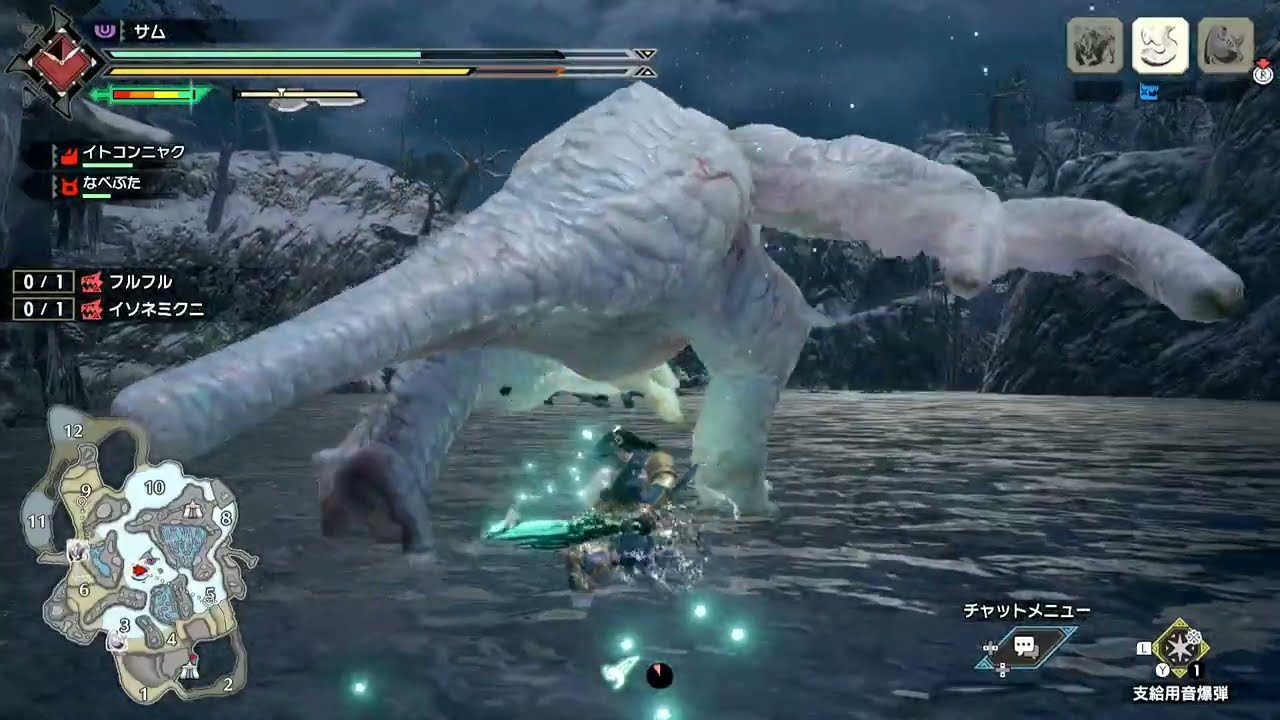This screenshot has width=1280, height=720.
Task: Select area 10 on the minimap
Action: (154, 487)
